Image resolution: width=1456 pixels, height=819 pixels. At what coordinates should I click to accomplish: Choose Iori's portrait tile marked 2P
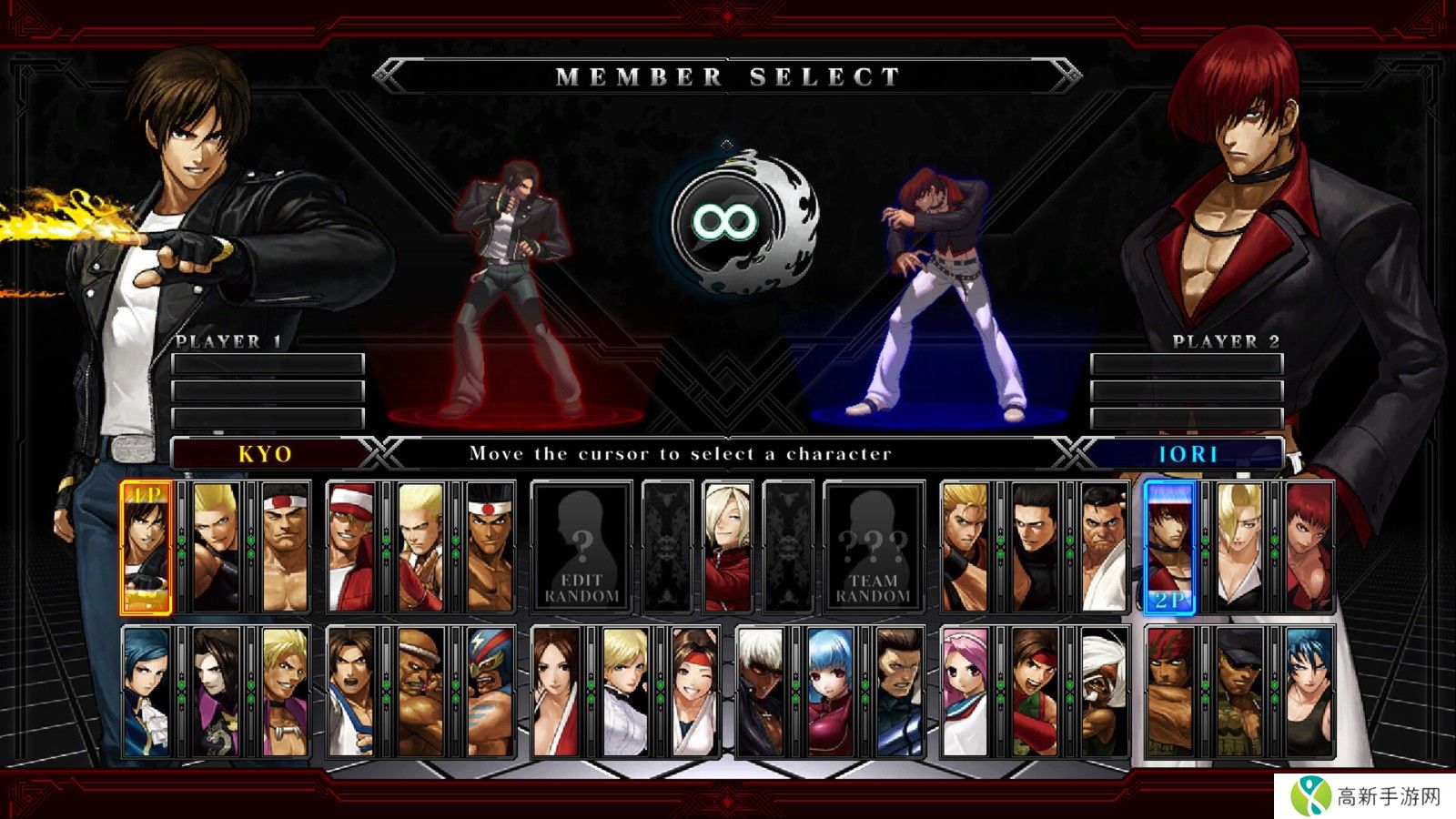point(1169,547)
